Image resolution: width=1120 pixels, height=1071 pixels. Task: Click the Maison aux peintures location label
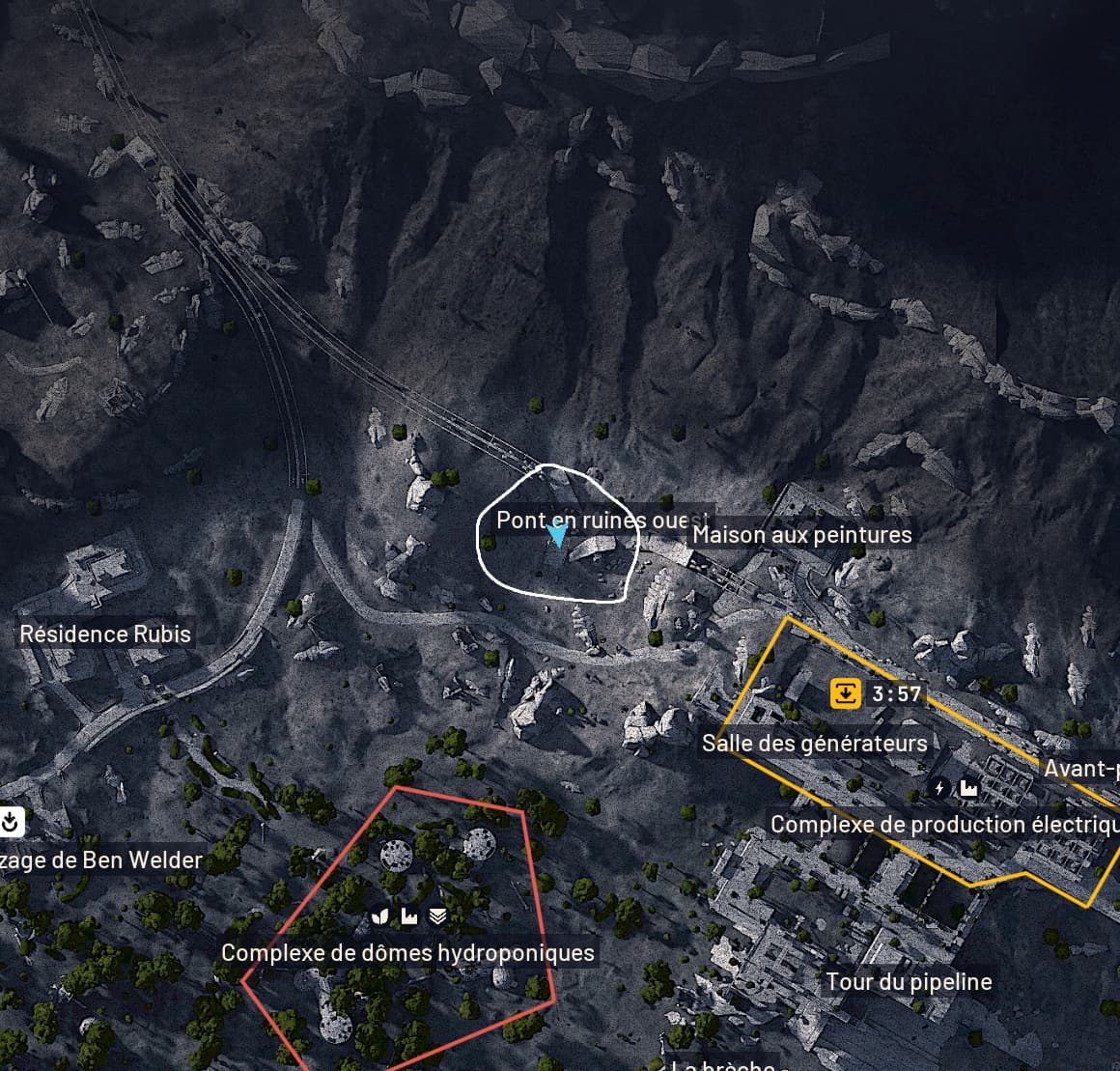[x=801, y=534]
